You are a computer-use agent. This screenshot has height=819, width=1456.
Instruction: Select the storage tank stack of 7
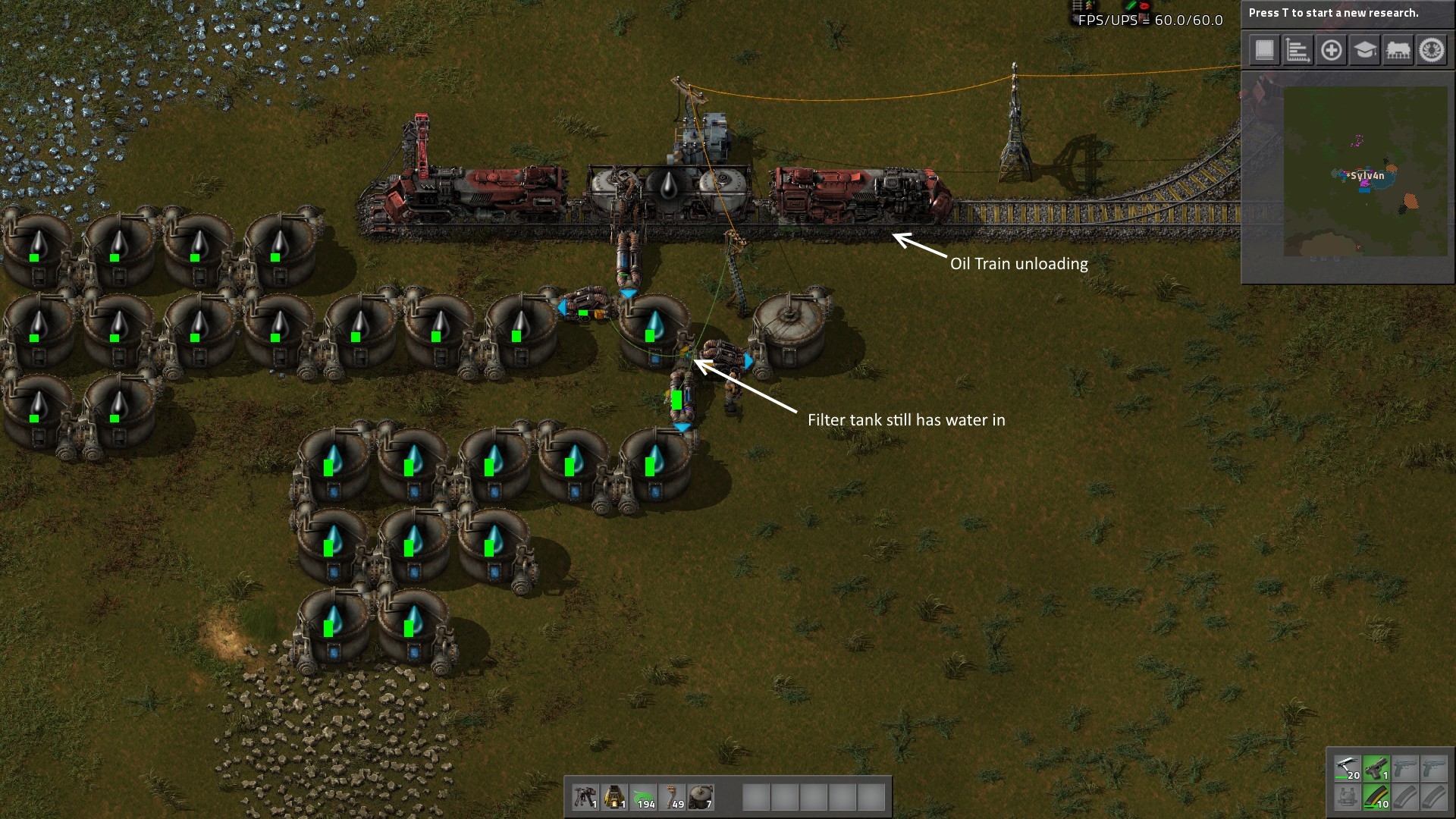click(701, 798)
